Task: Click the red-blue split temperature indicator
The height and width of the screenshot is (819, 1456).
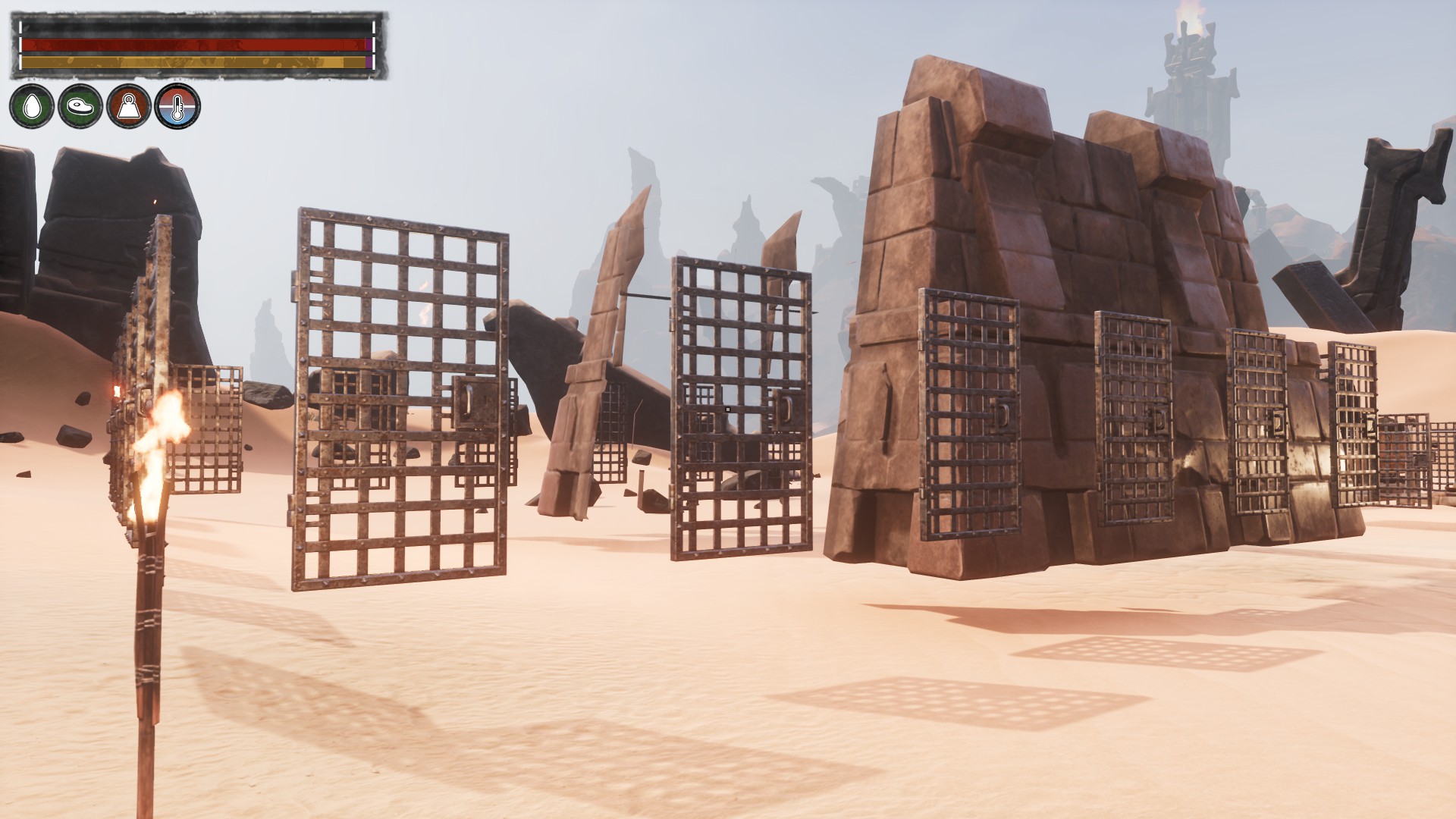Action: (x=179, y=108)
